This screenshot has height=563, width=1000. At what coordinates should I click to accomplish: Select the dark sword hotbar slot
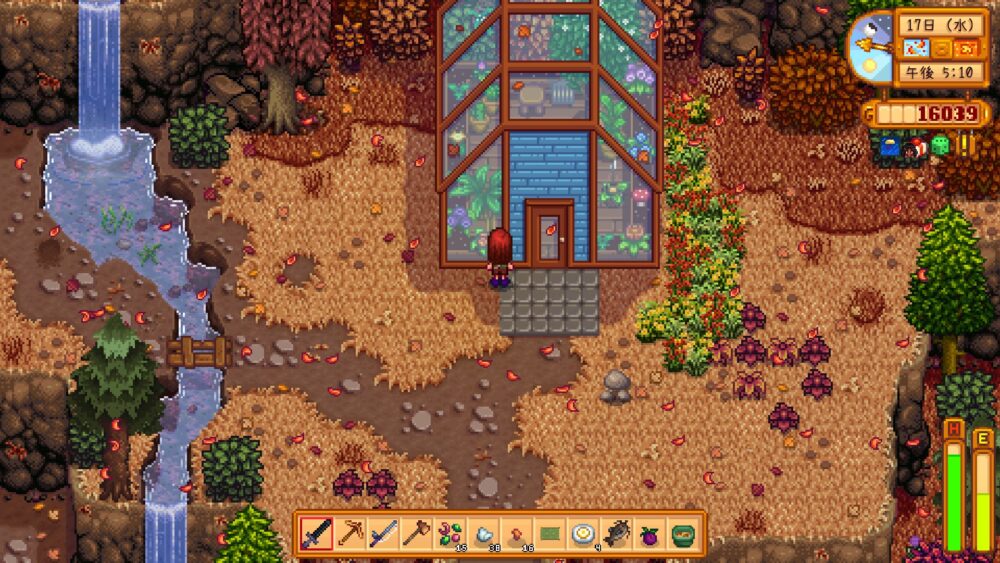[x=317, y=534]
